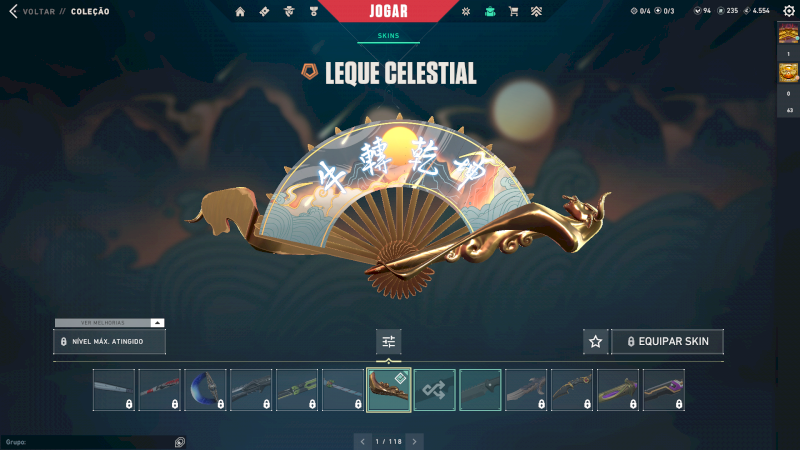
Task: Open the highlighted green collection icon
Action: (489, 11)
